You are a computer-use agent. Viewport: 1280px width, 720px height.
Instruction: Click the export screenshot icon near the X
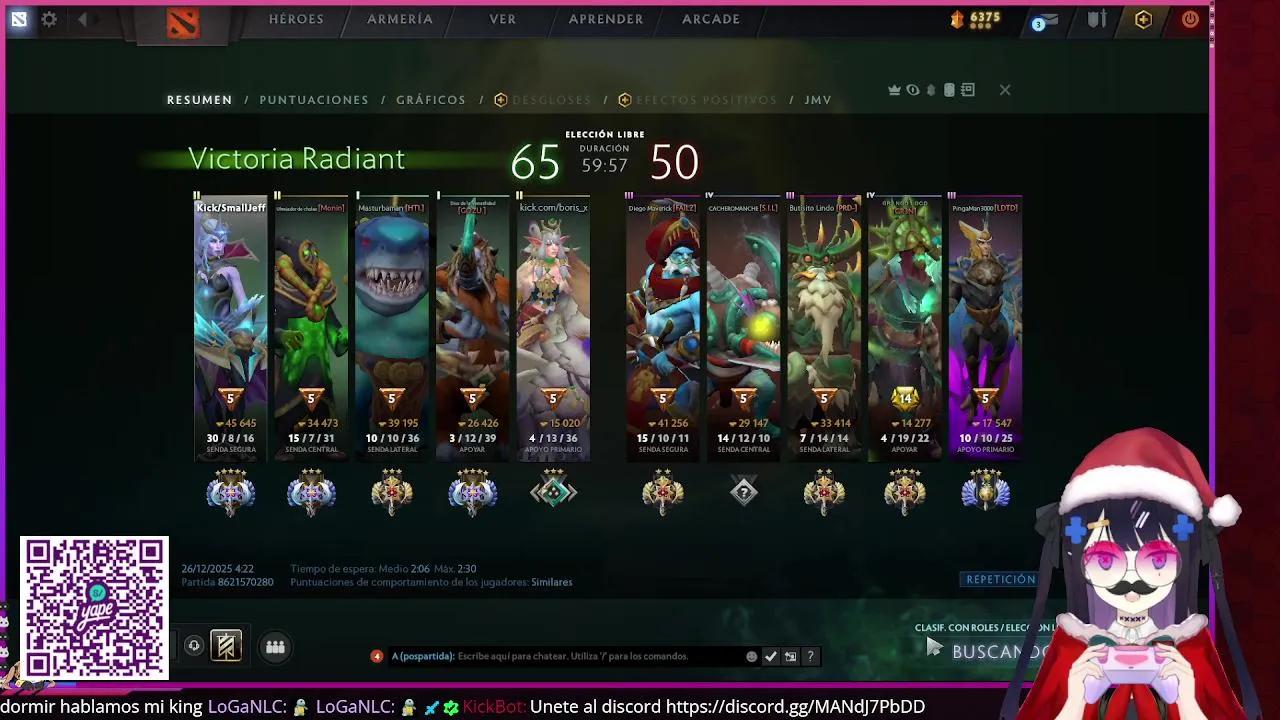[966, 89]
